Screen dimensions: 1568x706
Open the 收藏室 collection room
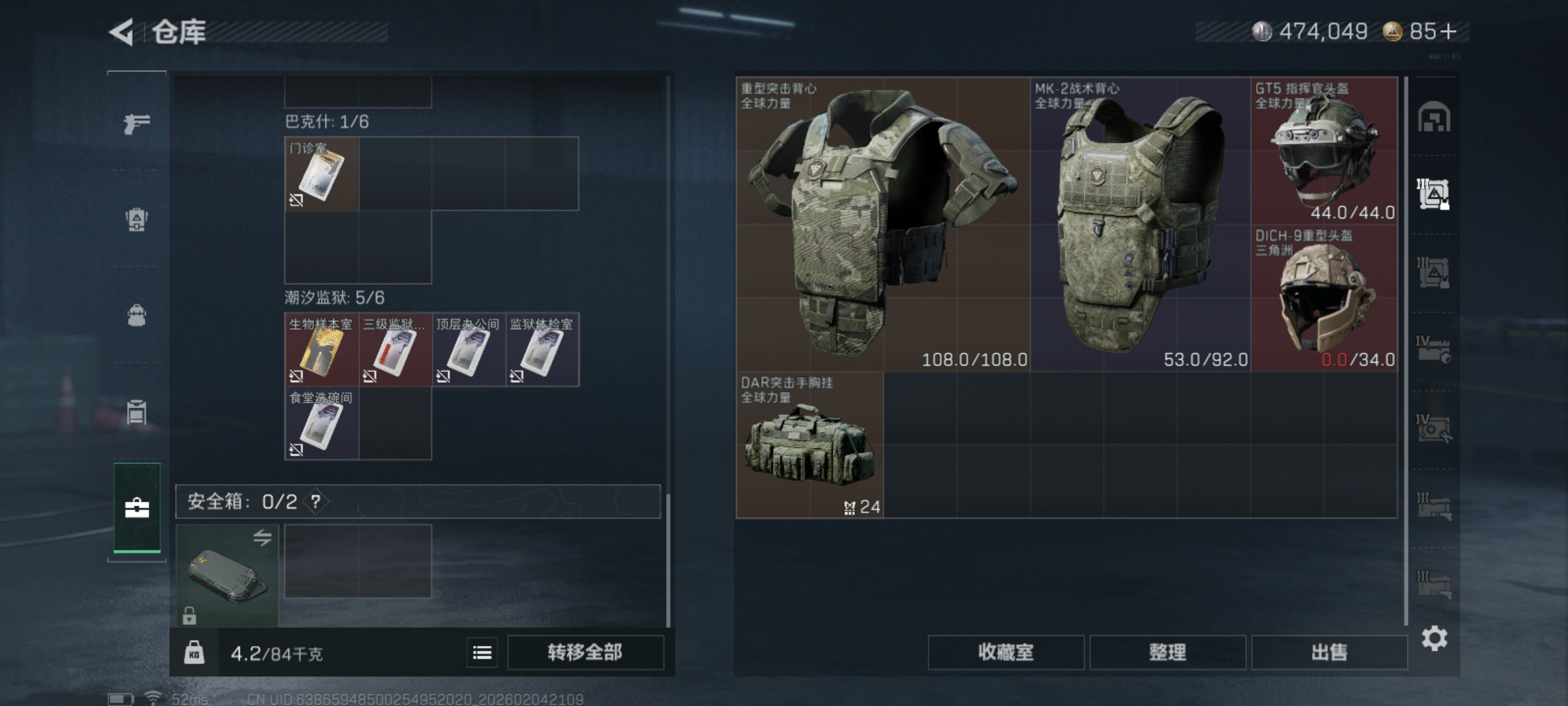coord(1005,652)
